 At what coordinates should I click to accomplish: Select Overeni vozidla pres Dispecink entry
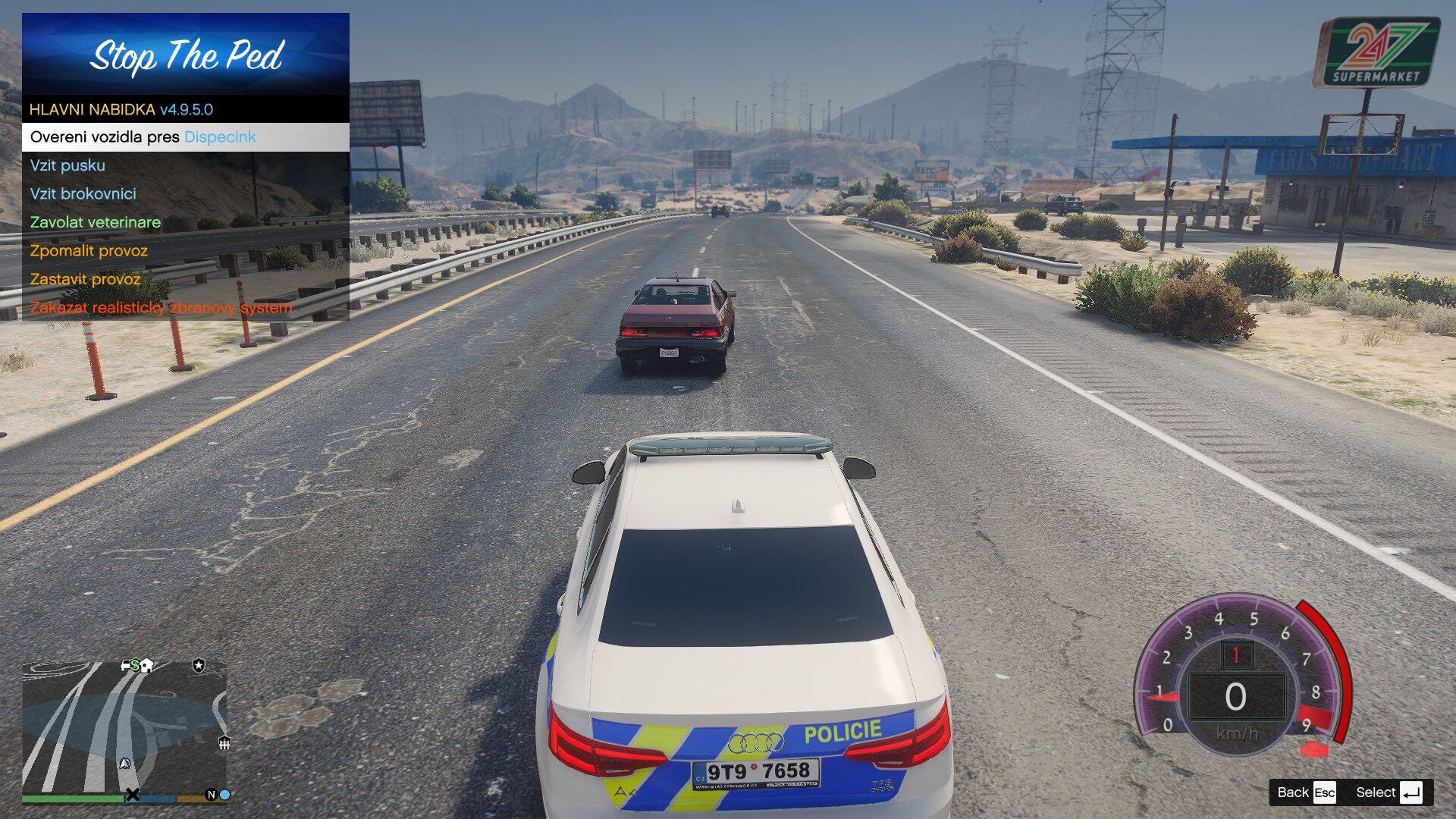pos(185,137)
